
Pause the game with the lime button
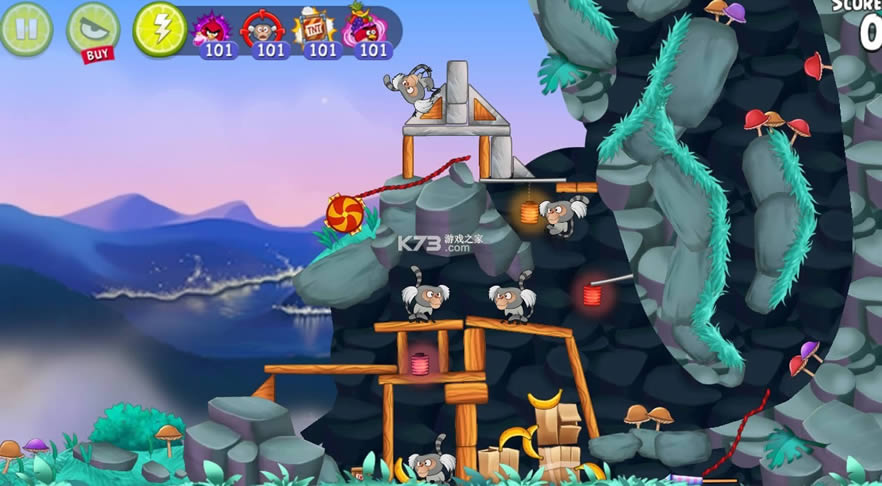[x=26, y=28]
